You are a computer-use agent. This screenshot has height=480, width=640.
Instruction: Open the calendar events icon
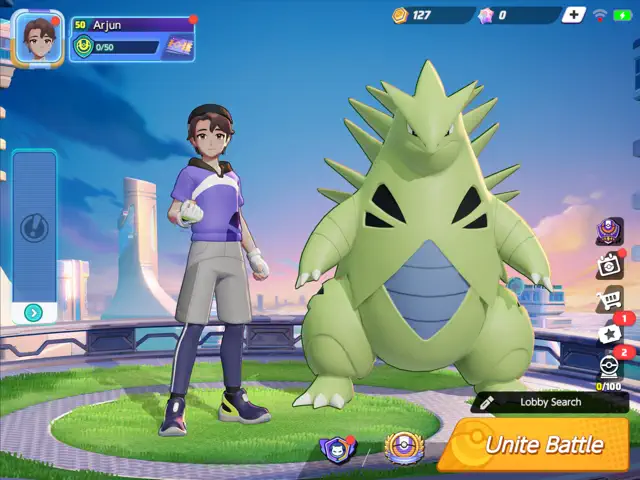(609, 265)
